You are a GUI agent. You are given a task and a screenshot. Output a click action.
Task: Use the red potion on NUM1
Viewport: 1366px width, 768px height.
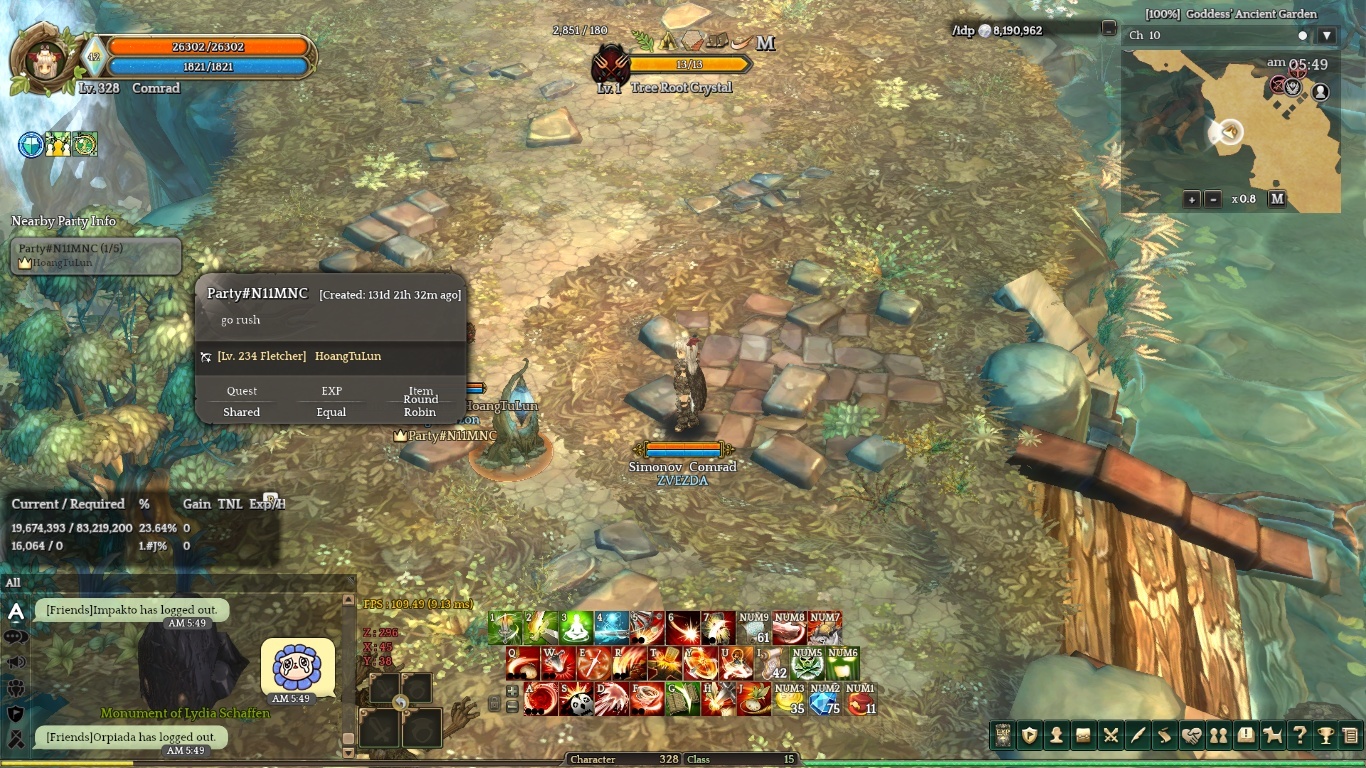click(x=860, y=698)
